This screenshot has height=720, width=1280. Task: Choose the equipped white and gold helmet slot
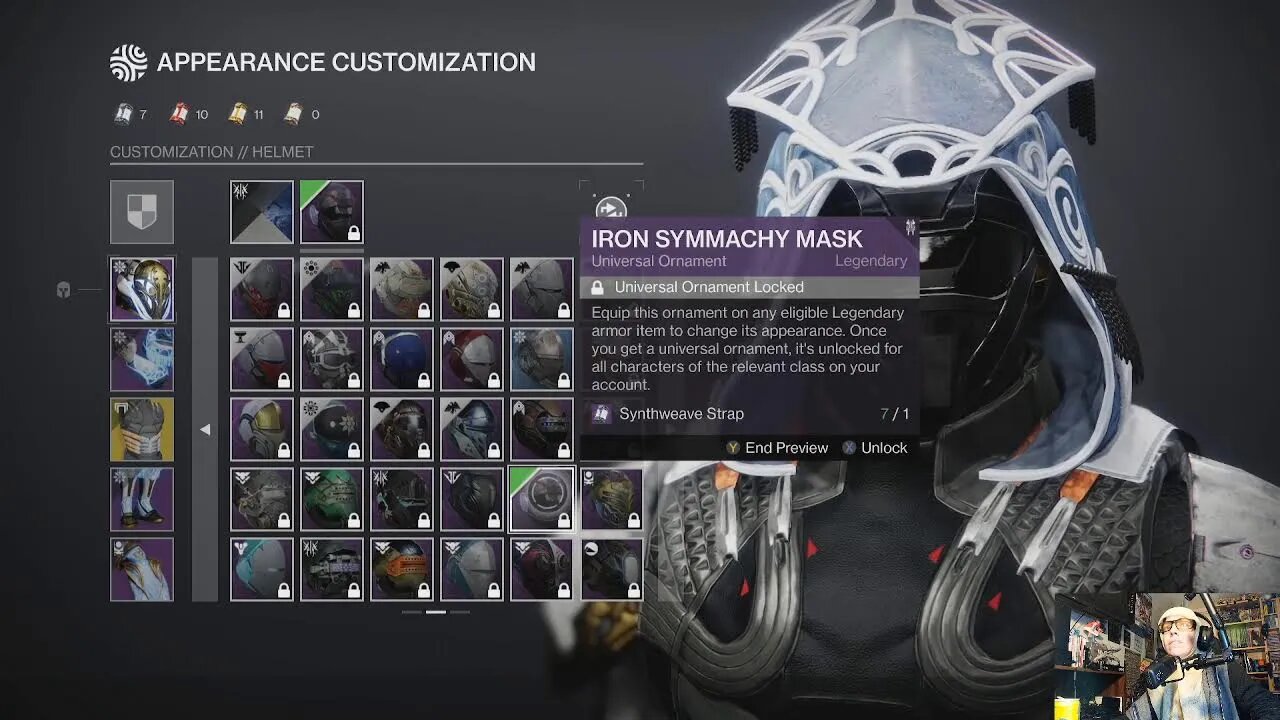pyautogui.click(x=142, y=290)
